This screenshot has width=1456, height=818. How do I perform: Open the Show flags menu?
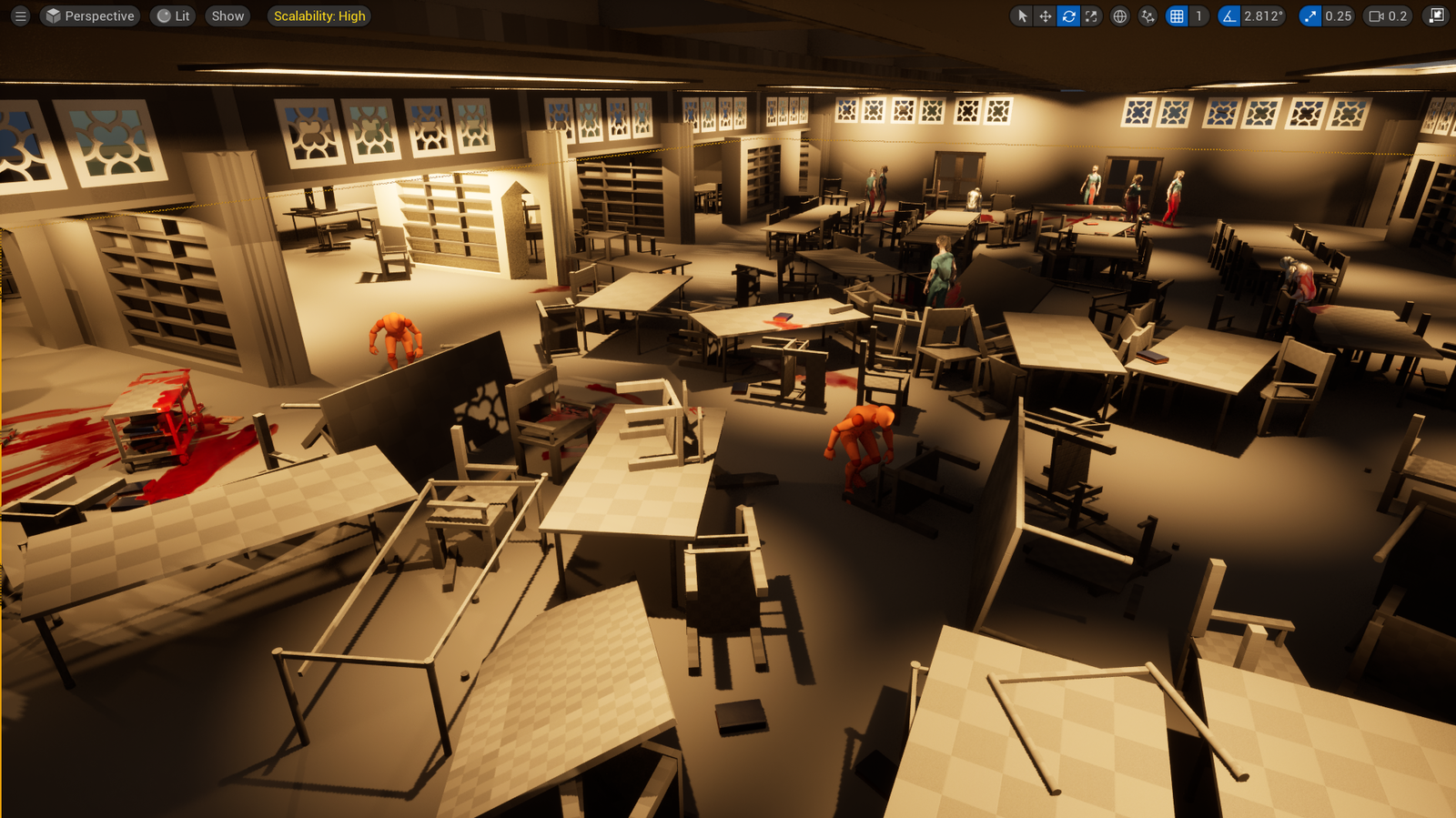227,15
